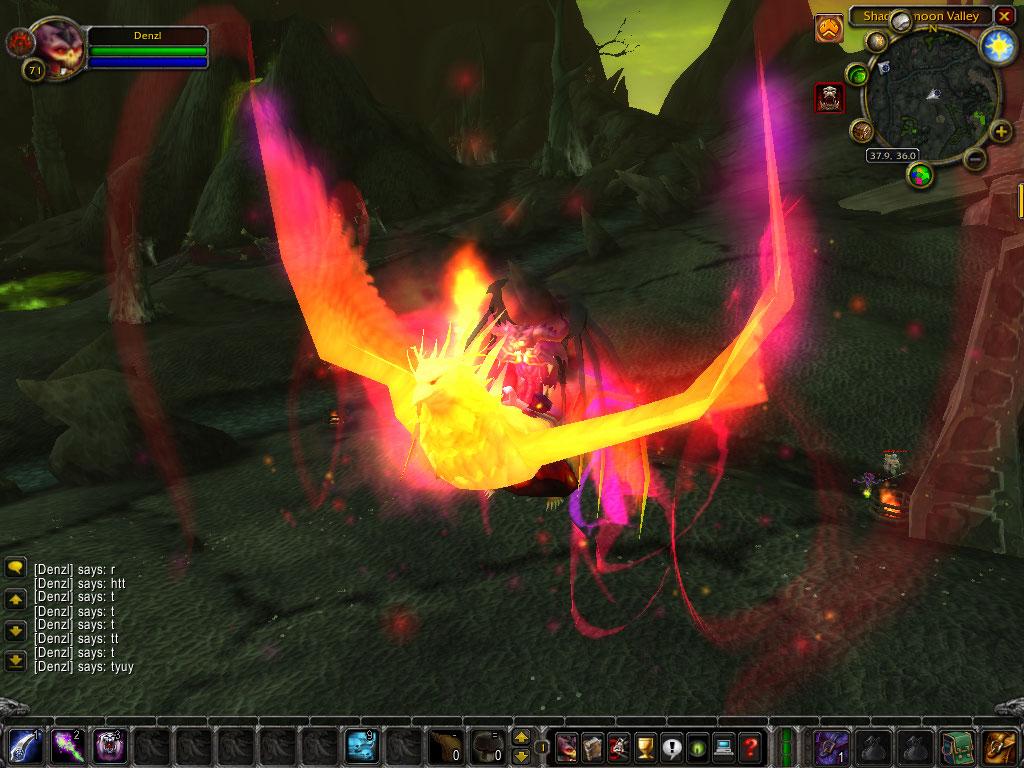Activate the pink beast face ability in slot 3
Viewport: 1024px width, 768px height.
[109, 746]
